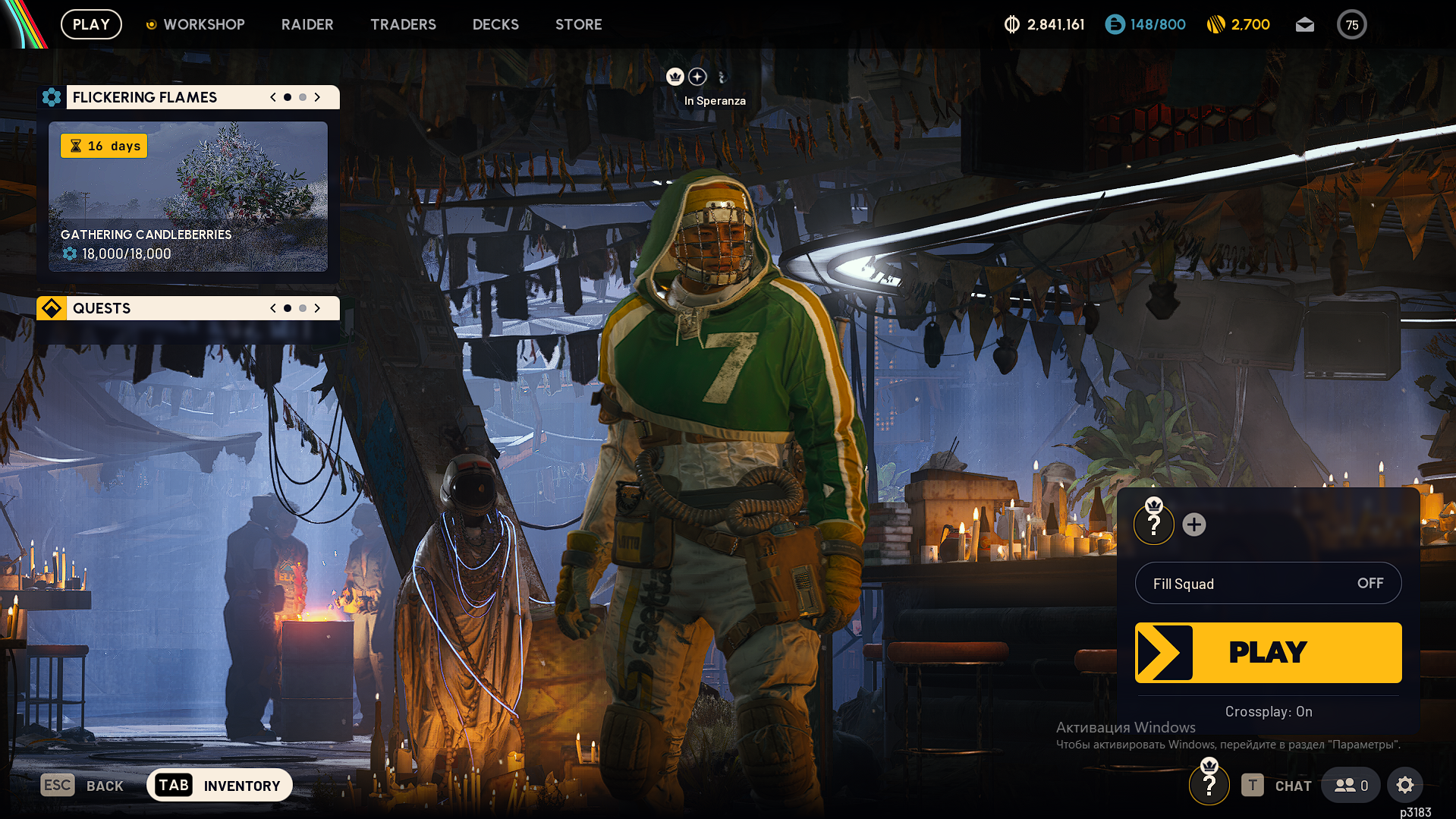Start a match with the yellow PLAY button
Viewport: 1456px width, 819px height.
point(1268,652)
